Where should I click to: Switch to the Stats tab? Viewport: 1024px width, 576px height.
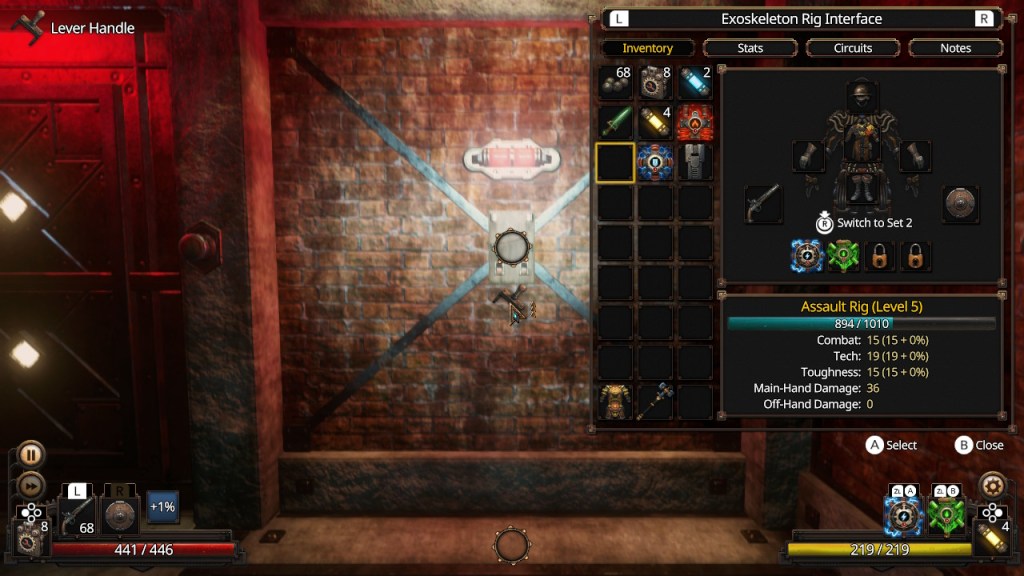(x=750, y=48)
